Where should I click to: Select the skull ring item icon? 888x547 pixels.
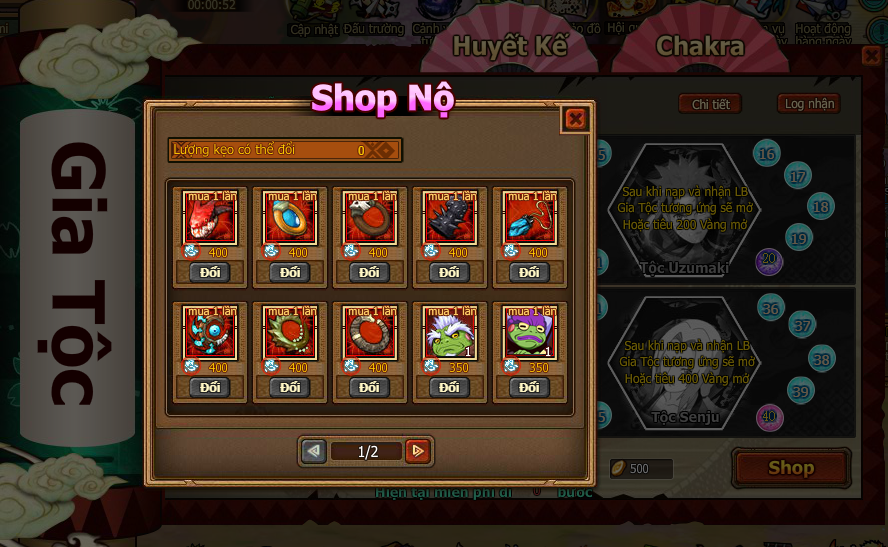click(370, 219)
